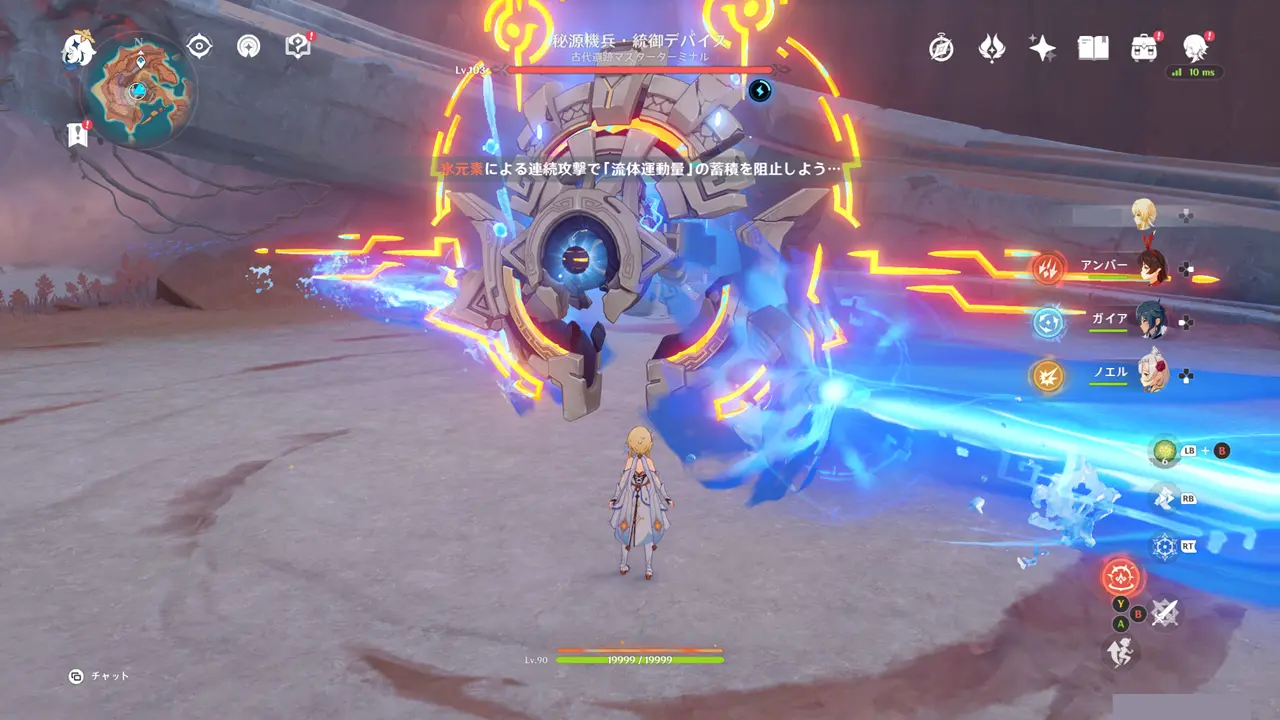Use the green food gadget item
This screenshot has height=720, width=1280.
pyautogui.click(x=1164, y=451)
